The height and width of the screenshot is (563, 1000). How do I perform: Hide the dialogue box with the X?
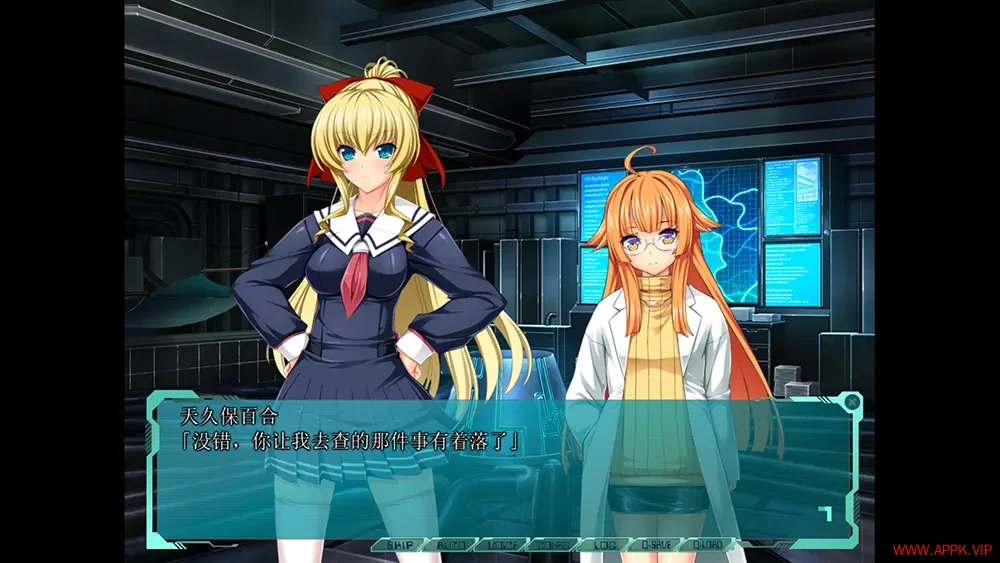851,402
